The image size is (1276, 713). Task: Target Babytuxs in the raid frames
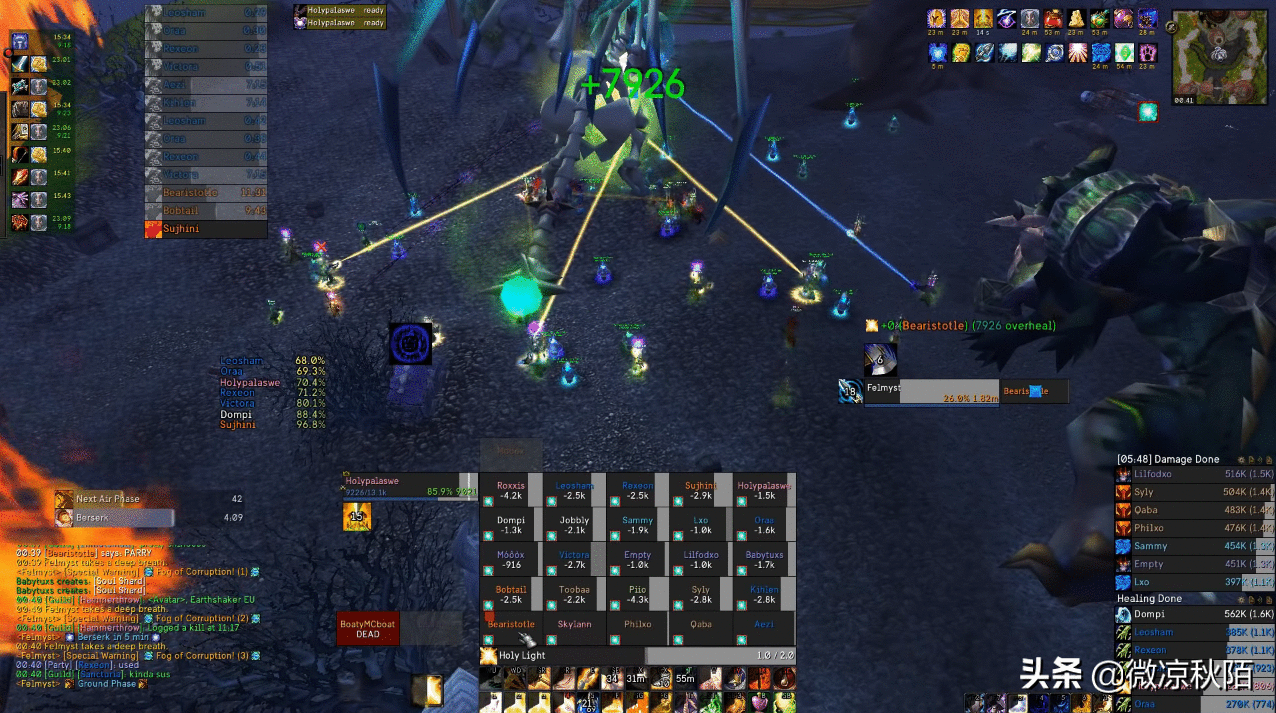pos(764,560)
